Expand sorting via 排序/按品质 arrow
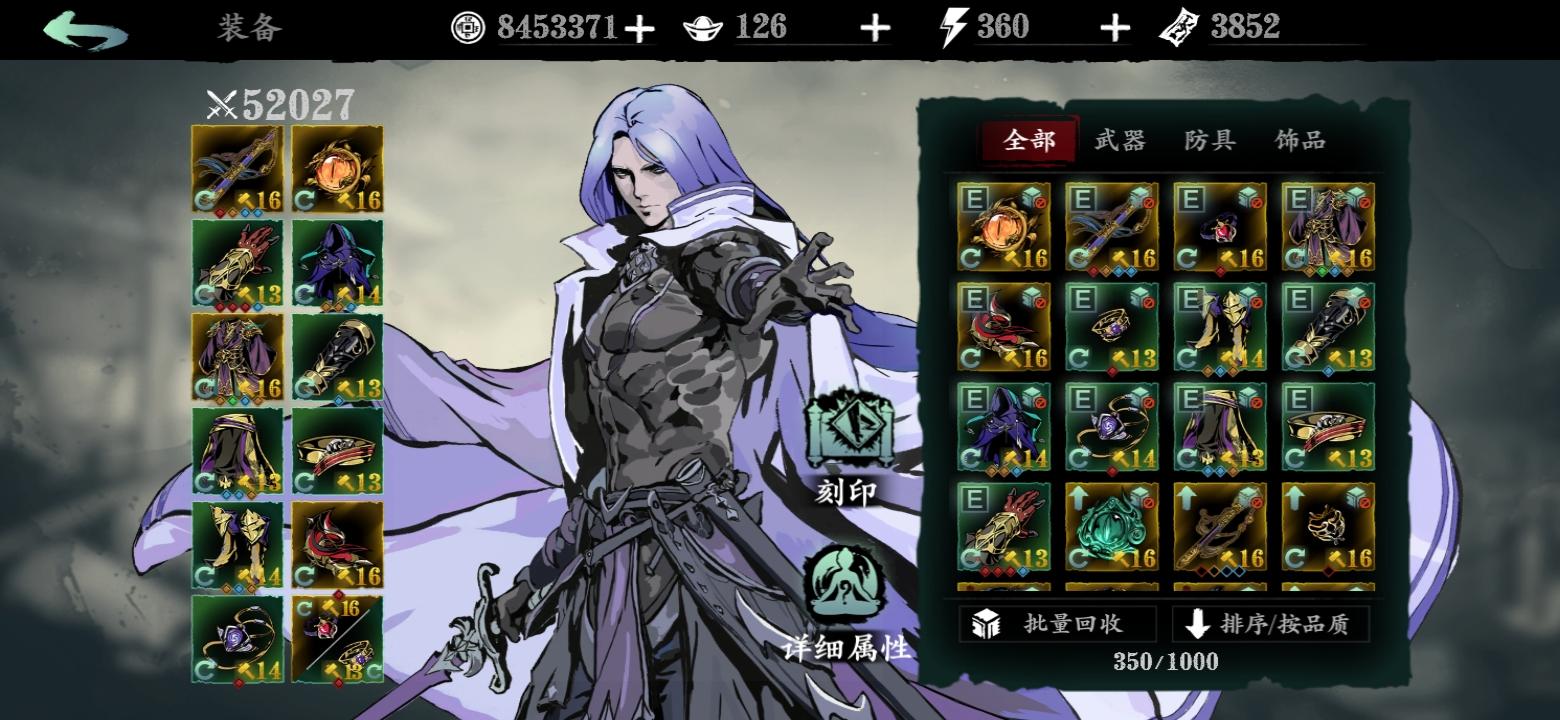 [1196, 623]
